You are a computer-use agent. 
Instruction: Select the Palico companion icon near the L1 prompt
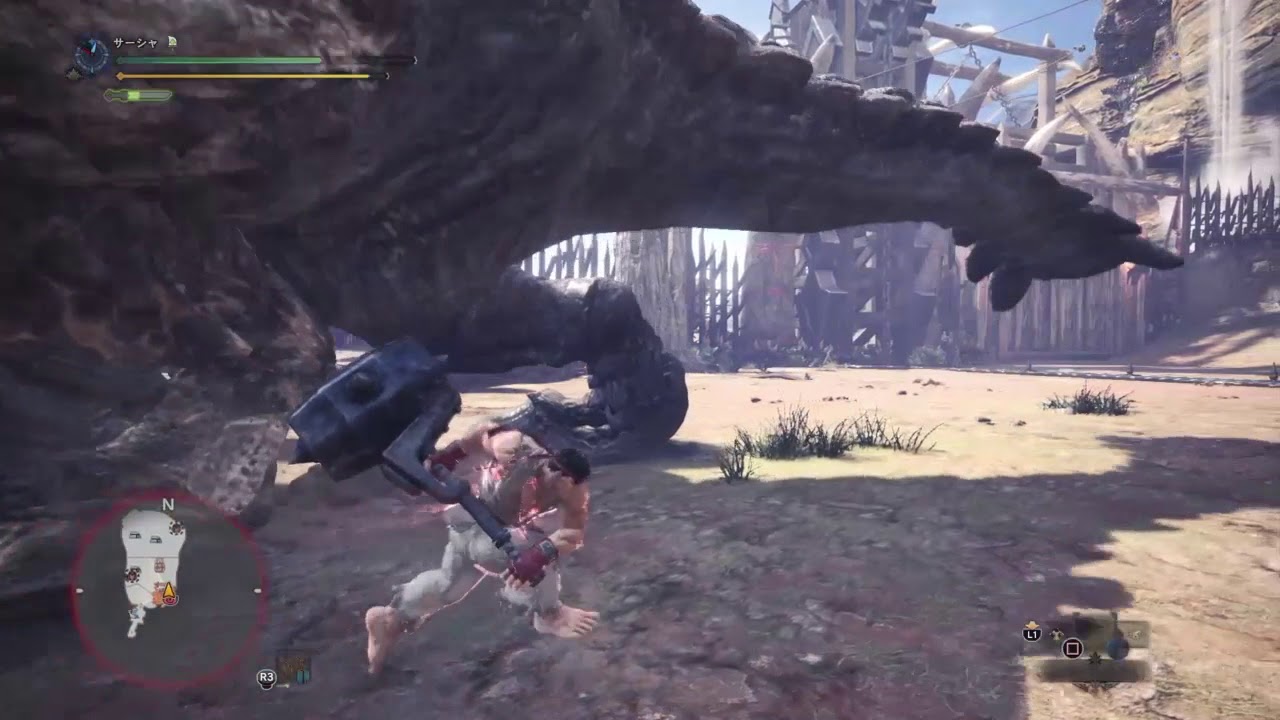1056,634
